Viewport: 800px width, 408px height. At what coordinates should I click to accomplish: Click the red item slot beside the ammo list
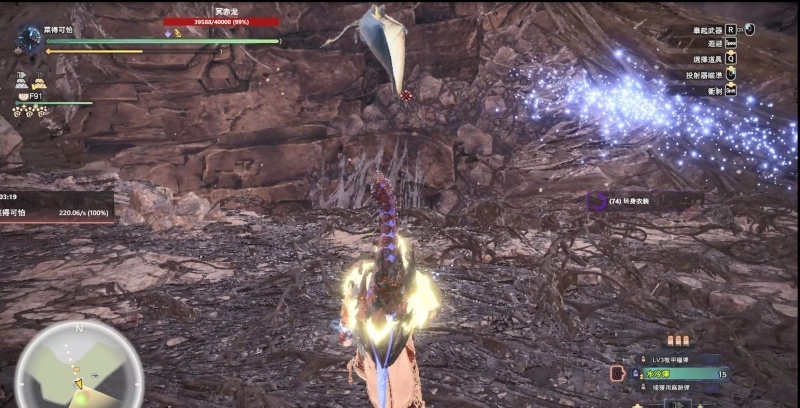click(x=617, y=373)
